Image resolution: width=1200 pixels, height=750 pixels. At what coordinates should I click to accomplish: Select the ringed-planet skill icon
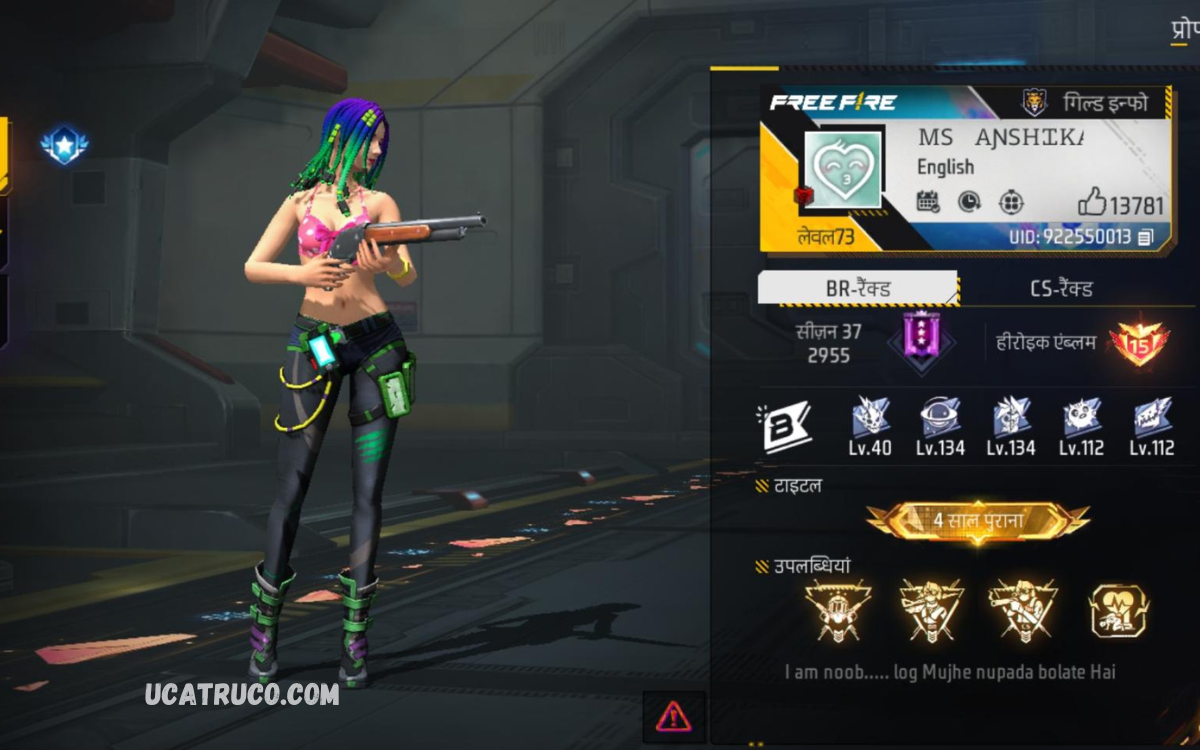pyautogui.click(x=940, y=416)
